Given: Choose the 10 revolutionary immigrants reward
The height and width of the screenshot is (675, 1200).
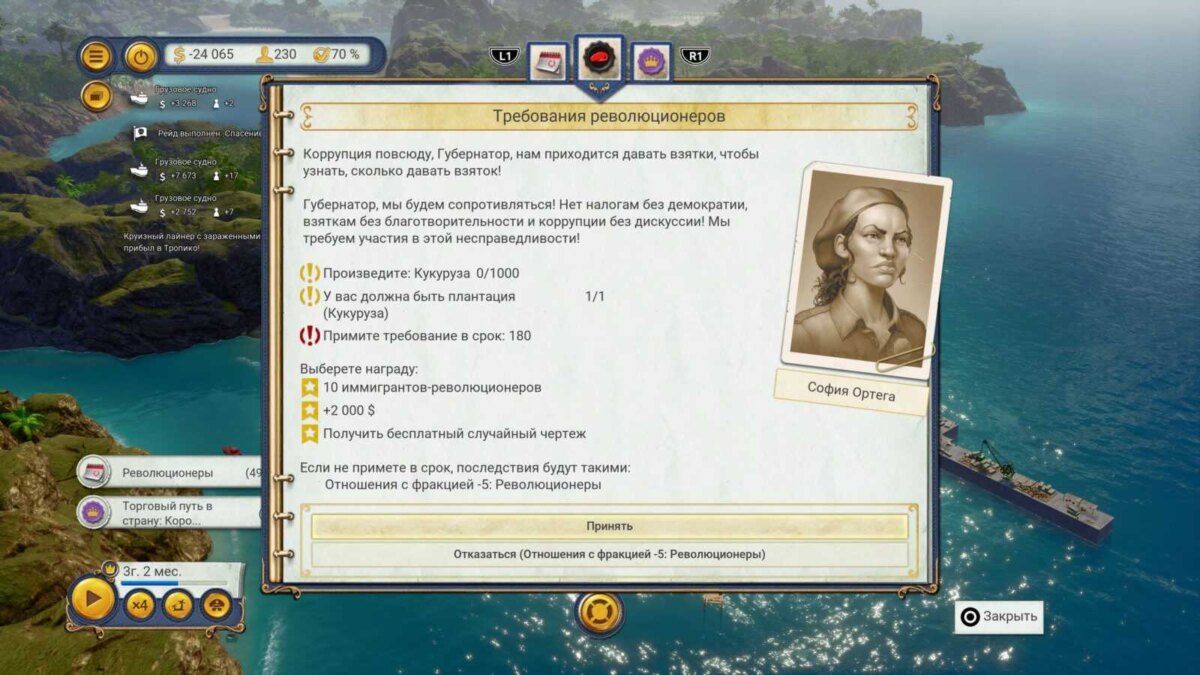Looking at the screenshot, I should tap(432, 387).
